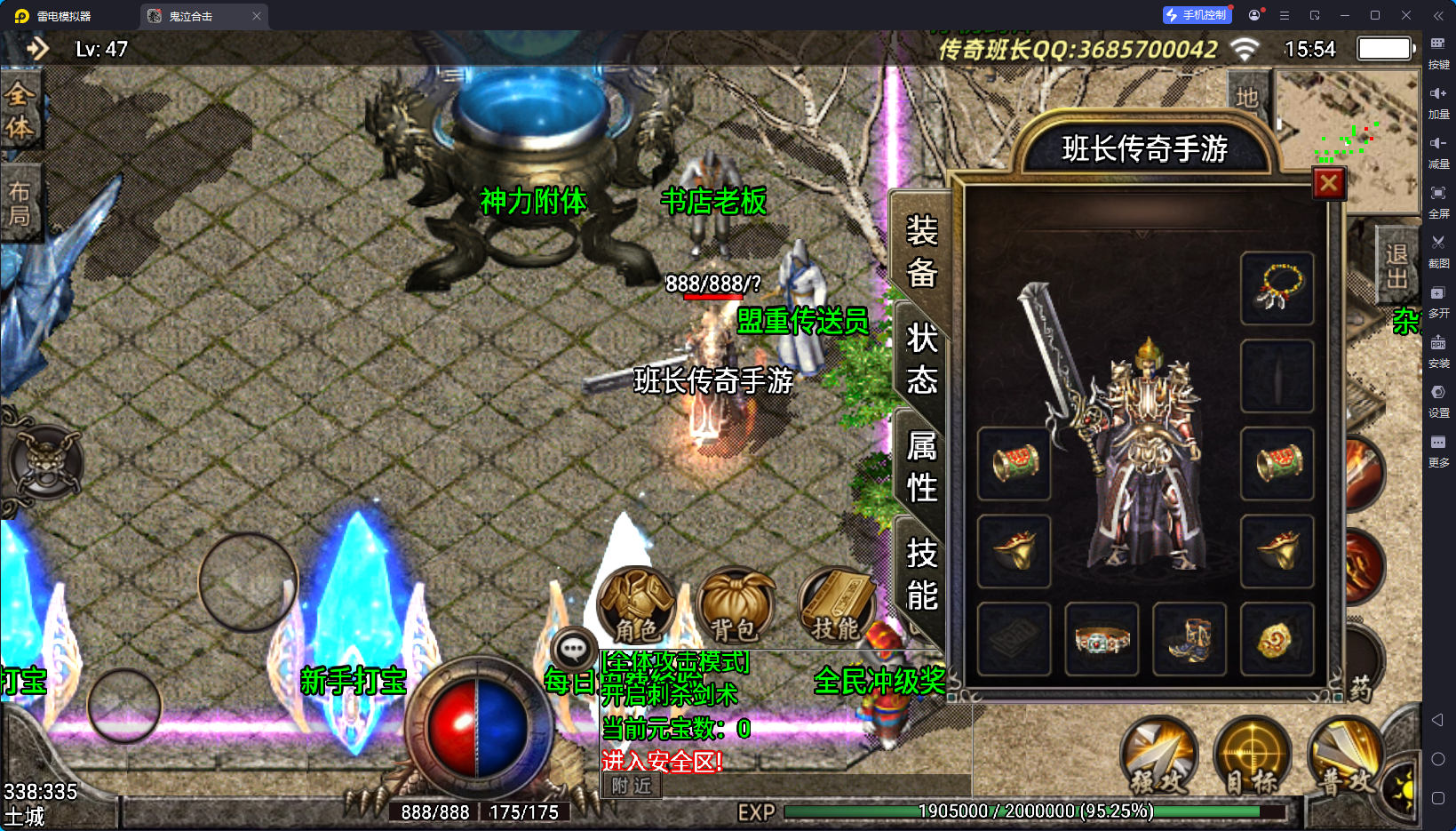Open the chat bubble icon
1456x831 pixels.
click(573, 650)
